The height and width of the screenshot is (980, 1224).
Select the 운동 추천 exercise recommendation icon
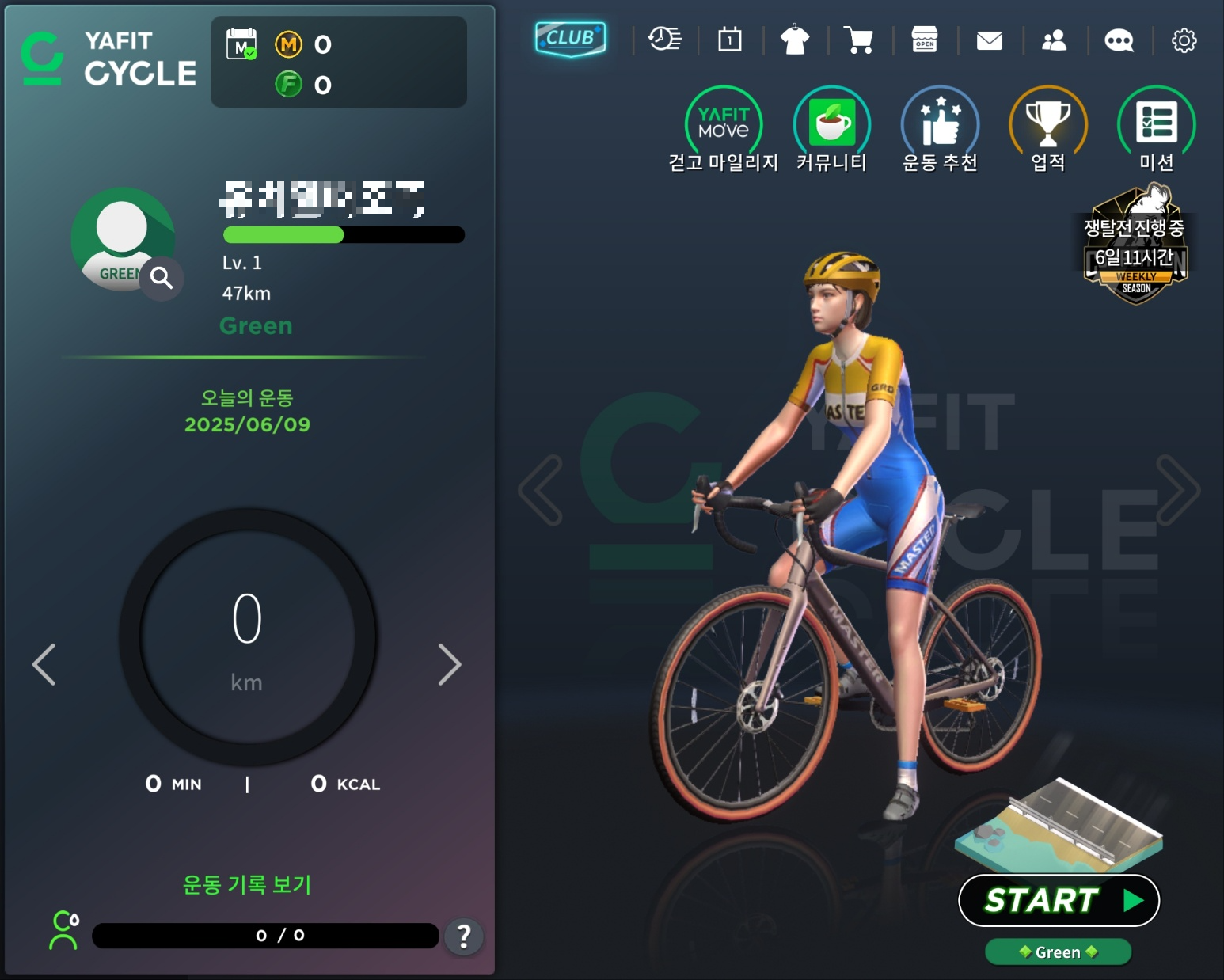click(939, 124)
